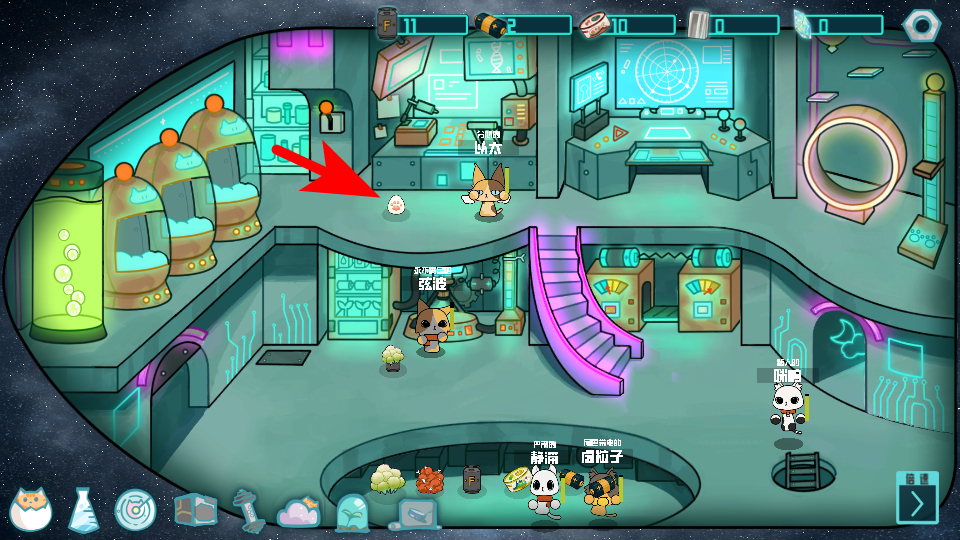Open the cat radar scanner menu

pyautogui.click(x=135, y=510)
